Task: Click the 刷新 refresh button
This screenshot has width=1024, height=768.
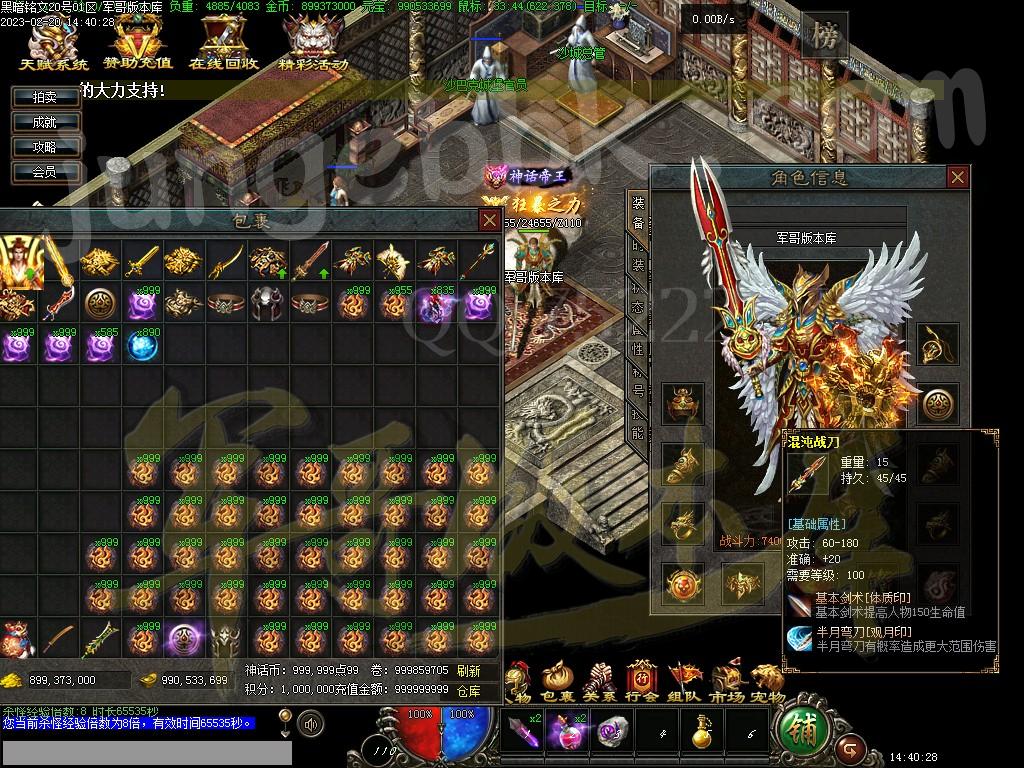Action: [468, 671]
